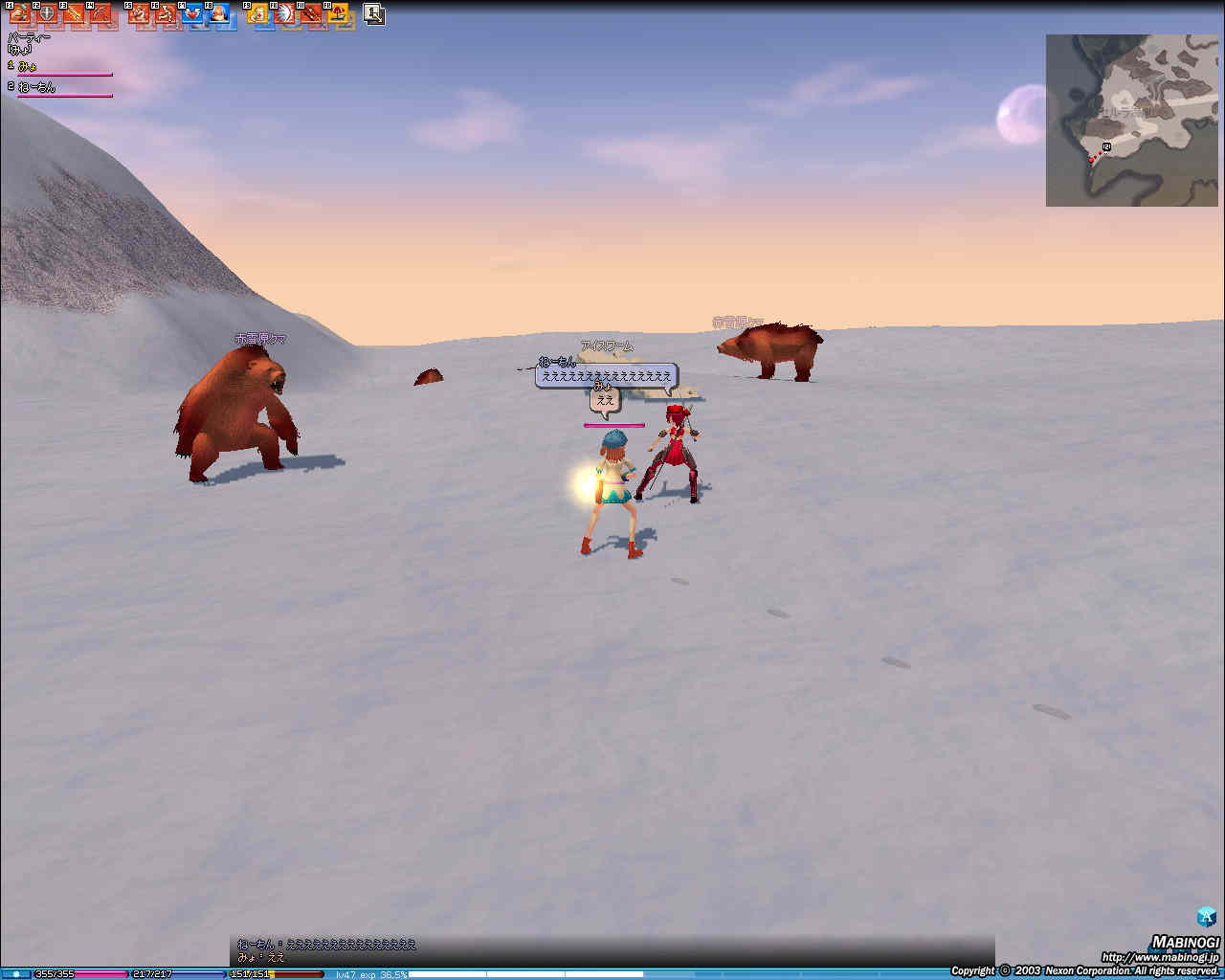Activate the F10 white burst skill
The image size is (1225, 980).
(285, 14)
